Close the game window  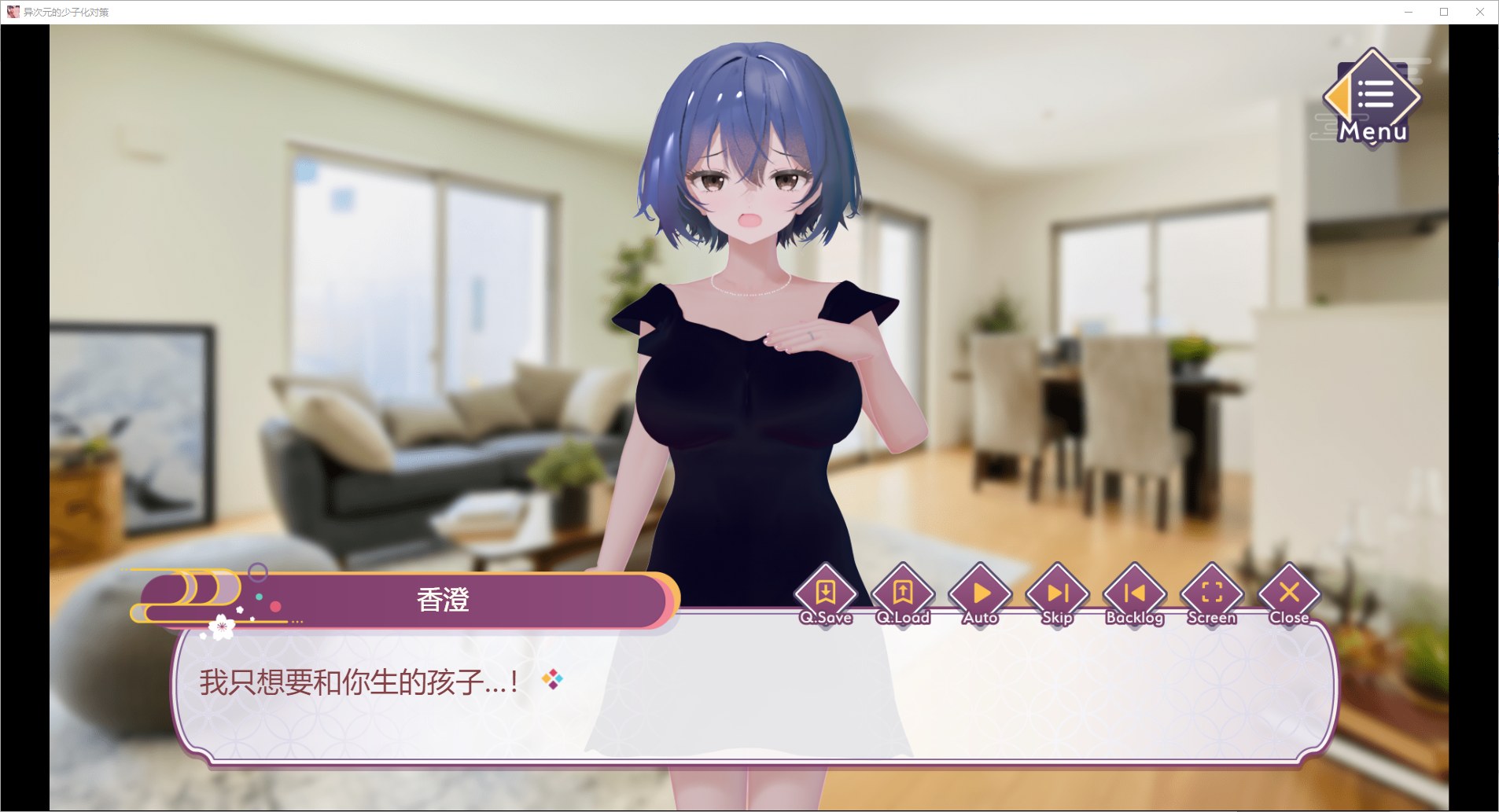click(x=1480, y=12)
